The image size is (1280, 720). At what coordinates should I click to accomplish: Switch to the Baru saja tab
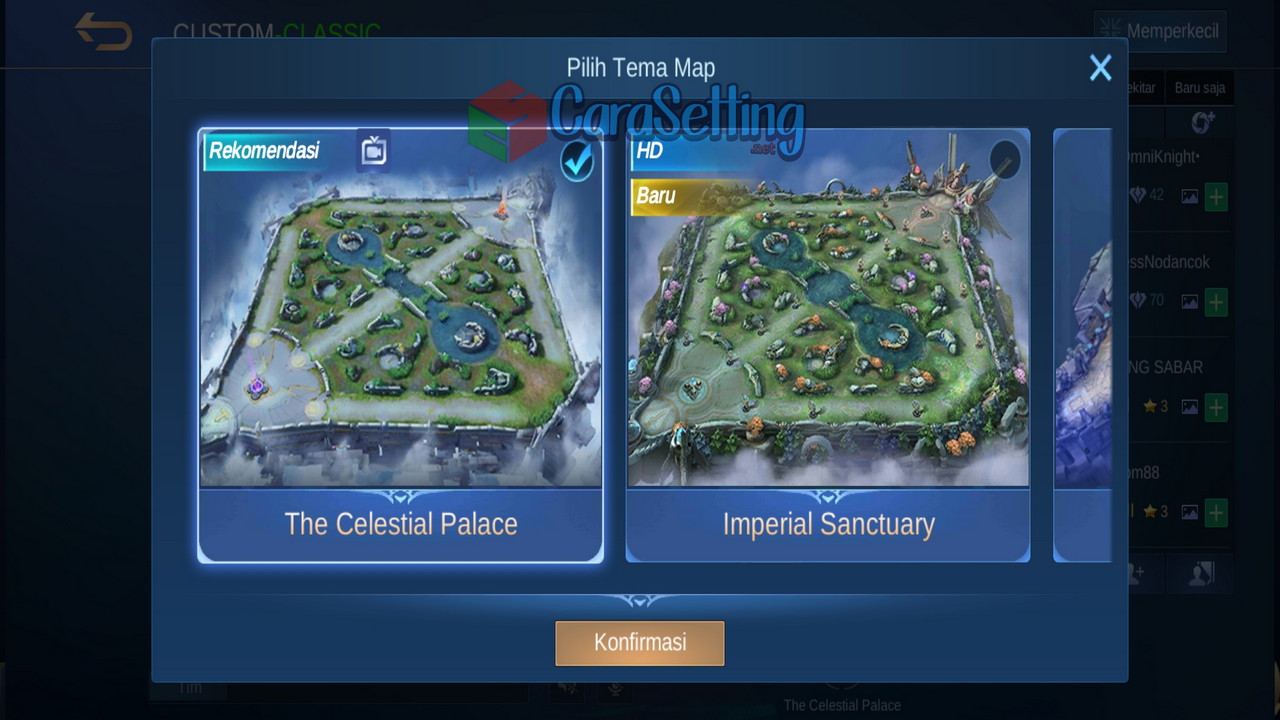pyautogui.click(x=1200, y=87)
